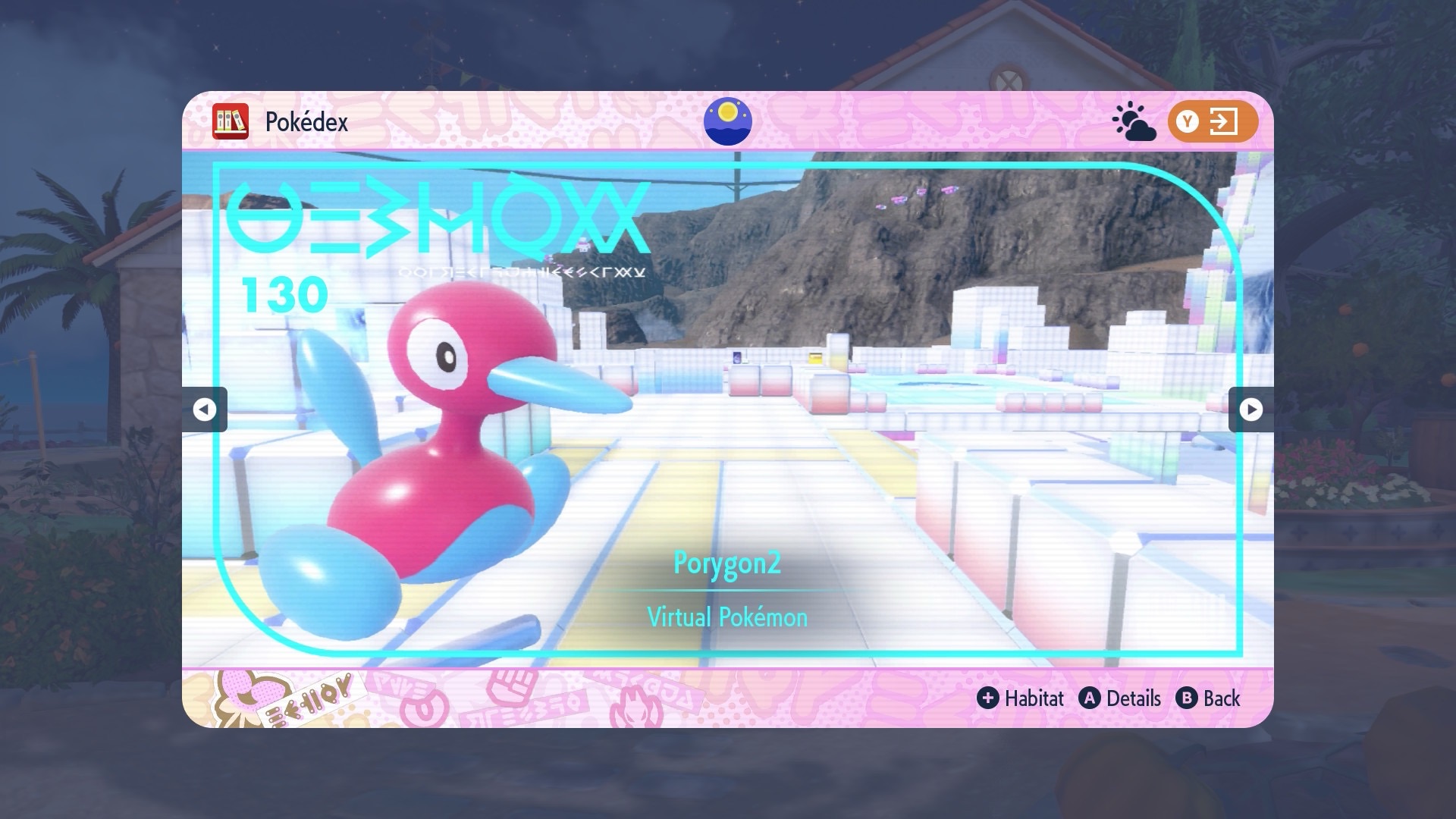Click the red Pokédex bookshelf icon

point(231,121)
